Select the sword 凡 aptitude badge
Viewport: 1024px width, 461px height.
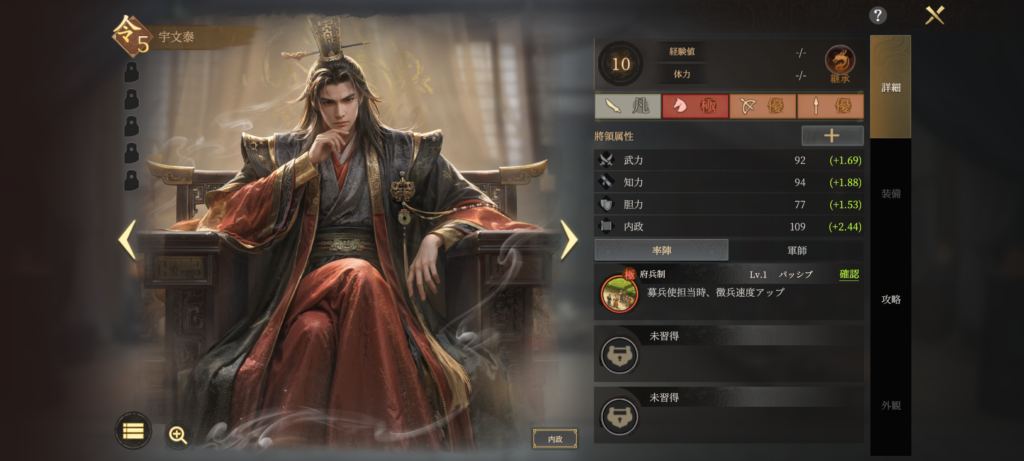coord(627,106)
